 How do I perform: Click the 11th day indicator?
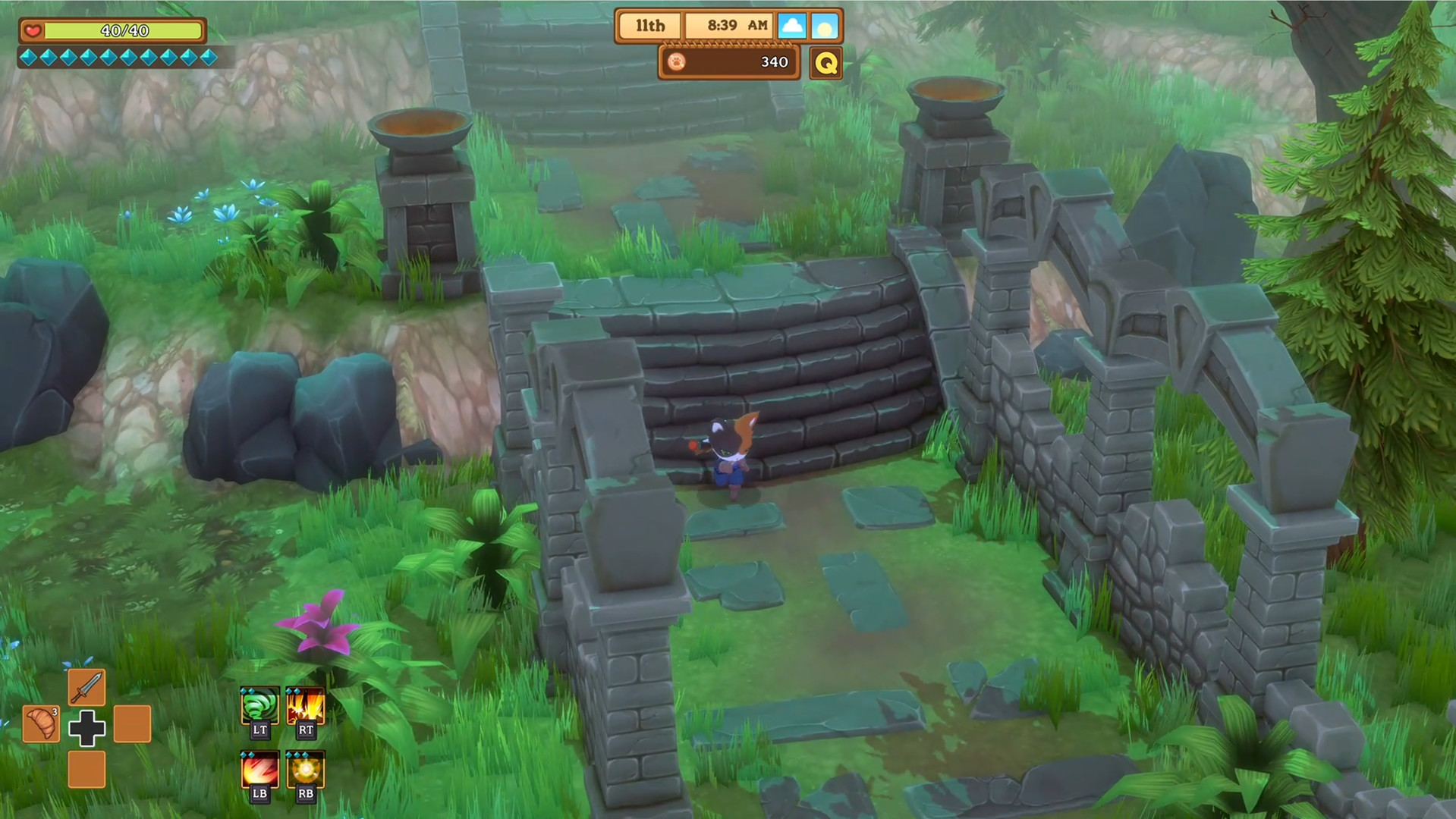point(649,25)
